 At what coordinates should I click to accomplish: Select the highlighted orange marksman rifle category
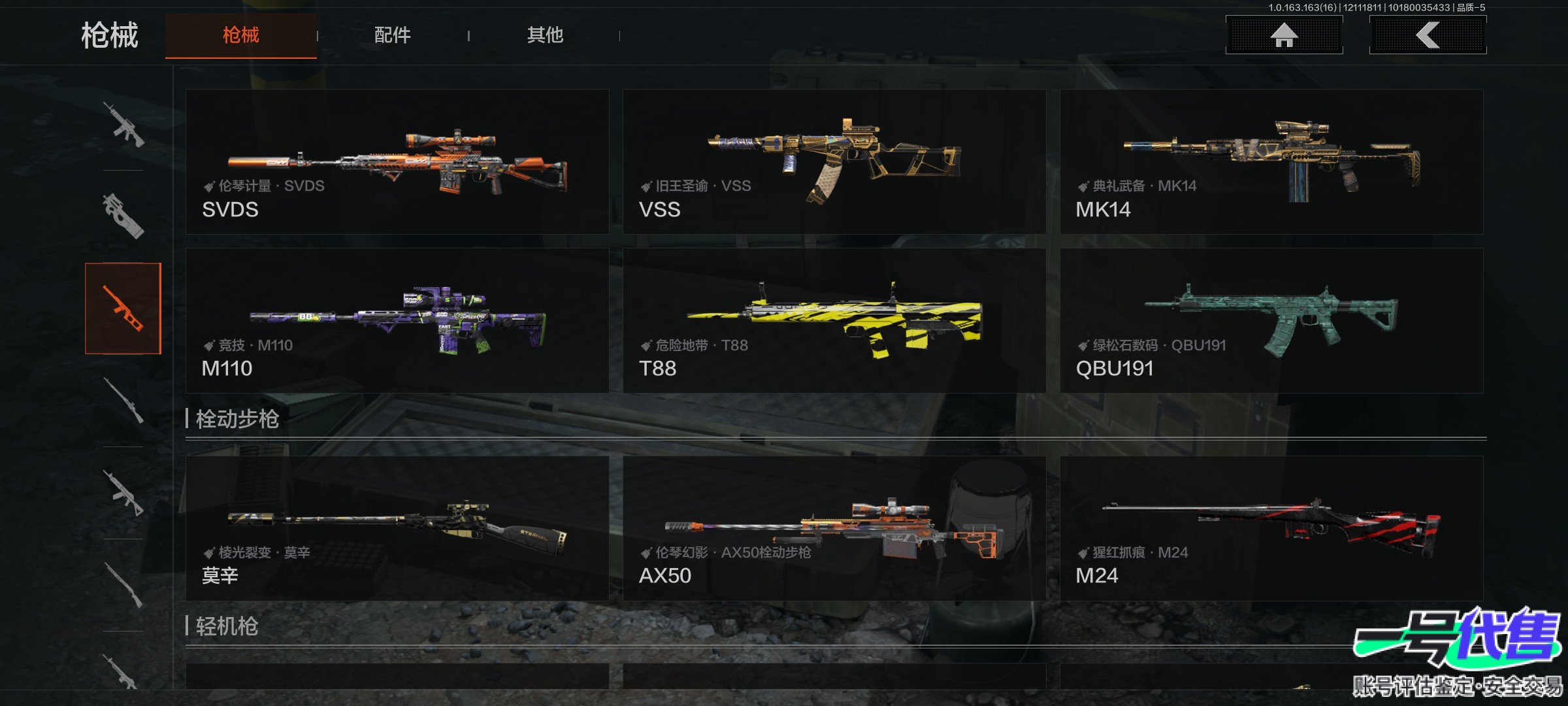point(123,309)
